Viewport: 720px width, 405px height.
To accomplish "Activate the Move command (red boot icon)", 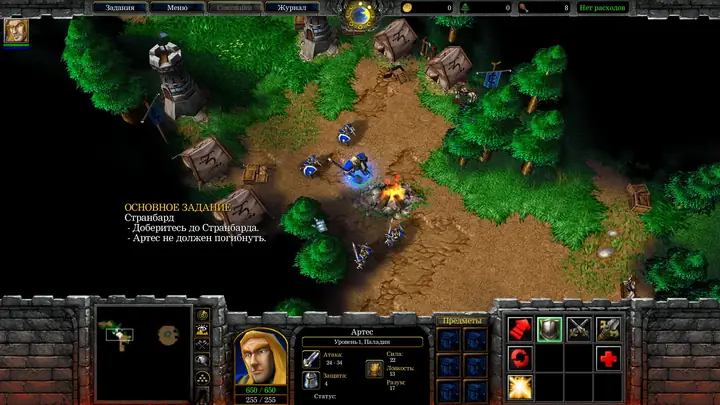I will coord(520,329).
